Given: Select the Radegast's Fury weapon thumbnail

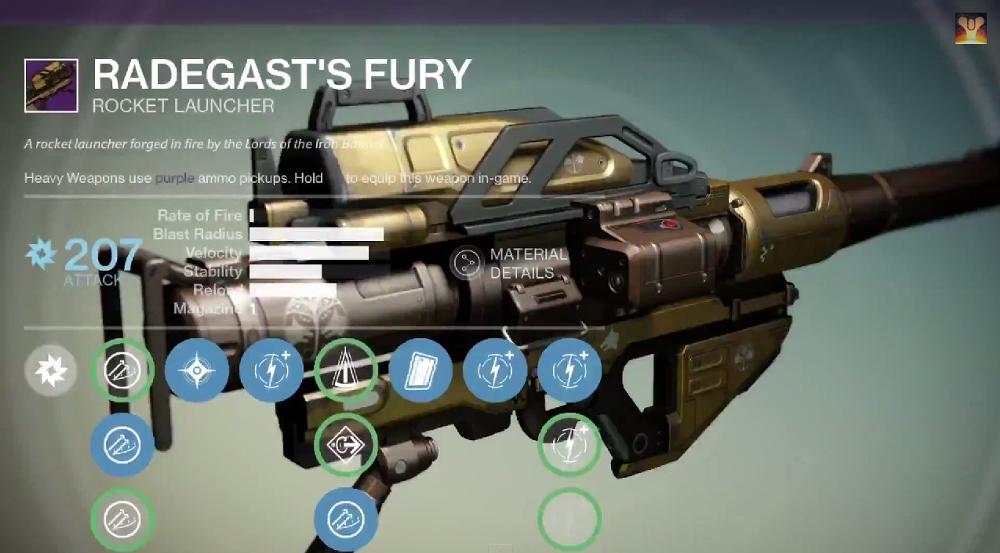Looking at the screenshot, I should coord(52,85).
